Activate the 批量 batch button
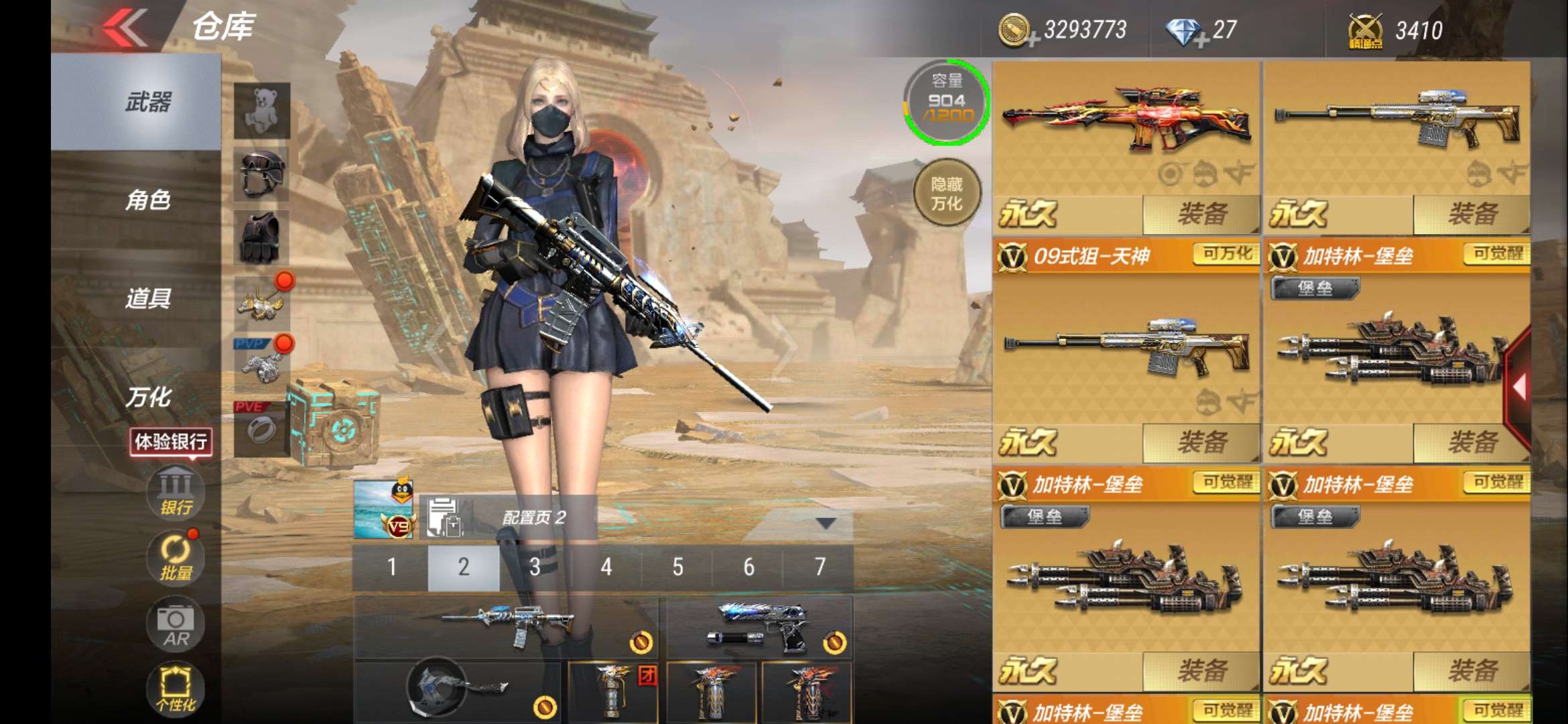 [176, 558]
